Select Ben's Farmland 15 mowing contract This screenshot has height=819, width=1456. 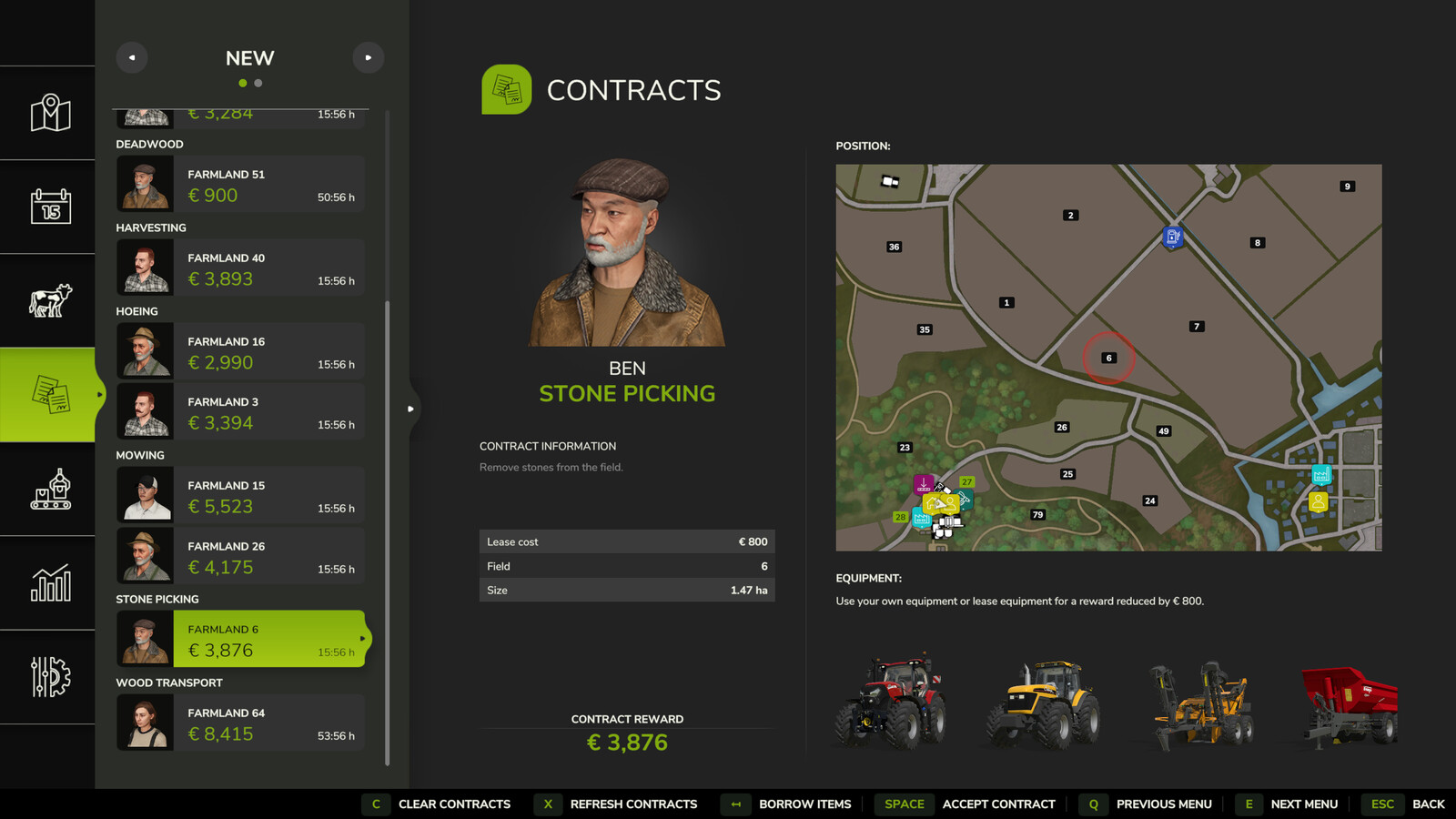239,495
